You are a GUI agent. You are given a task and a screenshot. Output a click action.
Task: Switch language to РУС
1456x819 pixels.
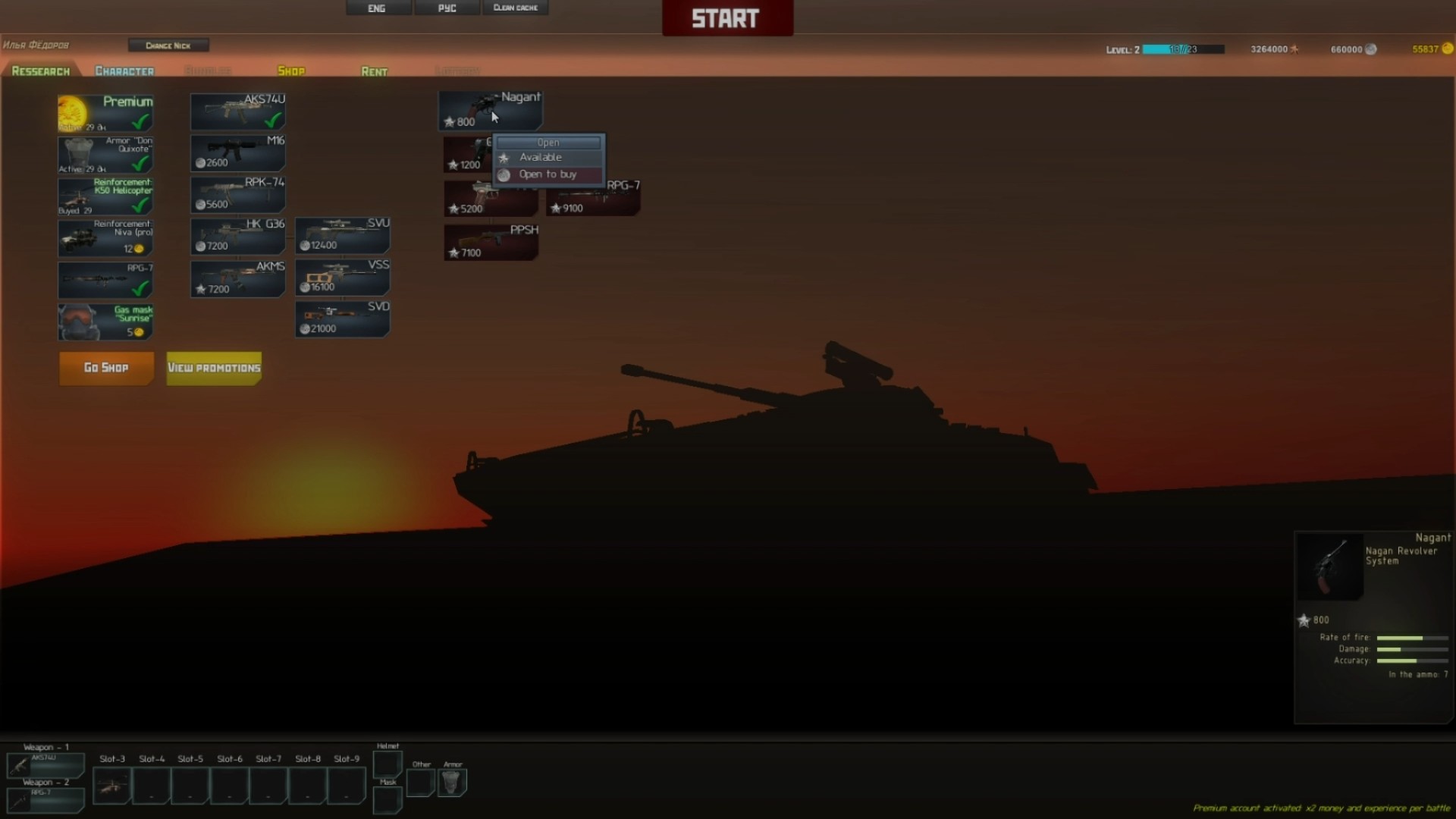(447, 8)
